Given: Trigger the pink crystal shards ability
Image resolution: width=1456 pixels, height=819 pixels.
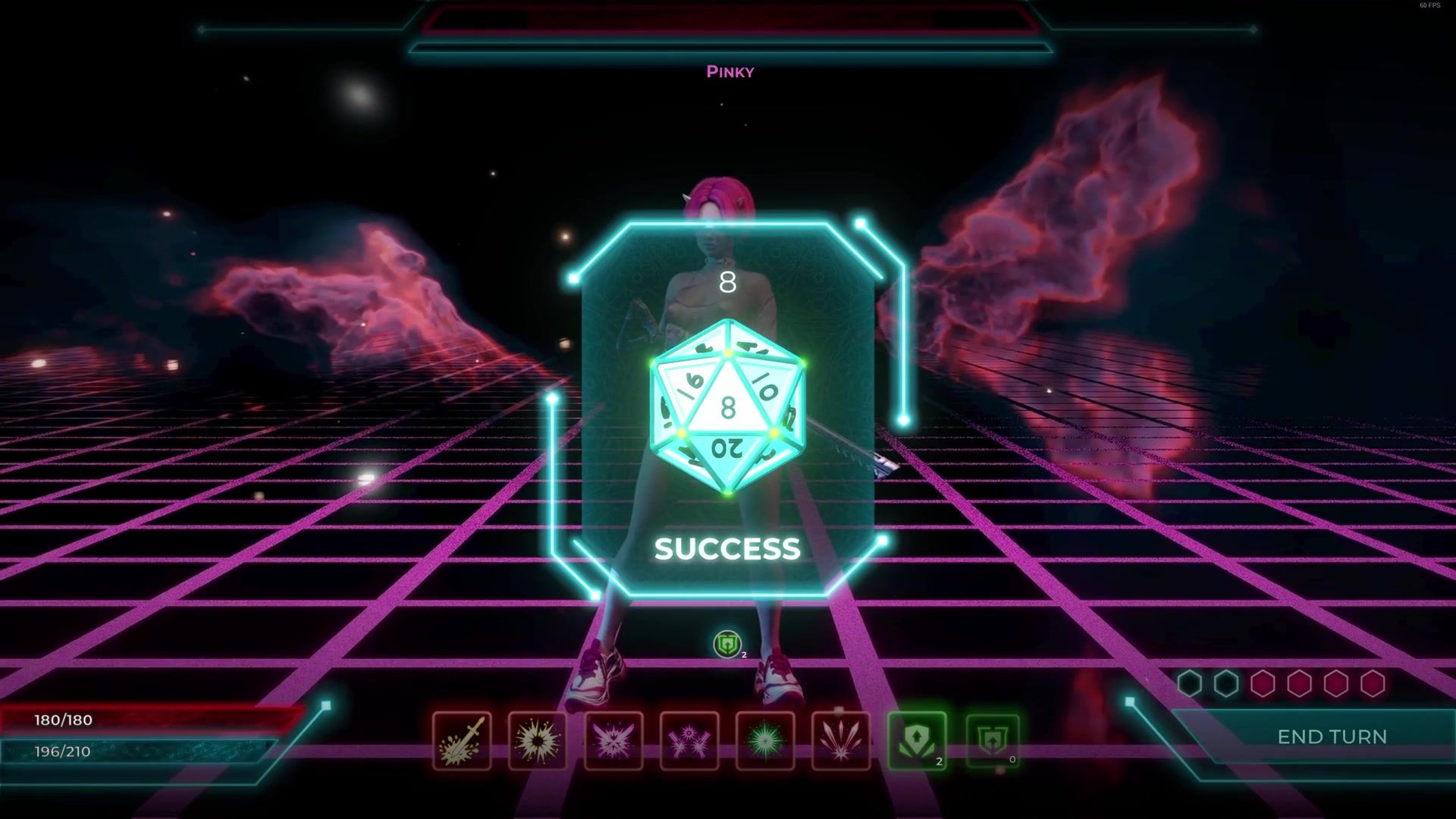Looking at the screenshot, I should (841, 741).
